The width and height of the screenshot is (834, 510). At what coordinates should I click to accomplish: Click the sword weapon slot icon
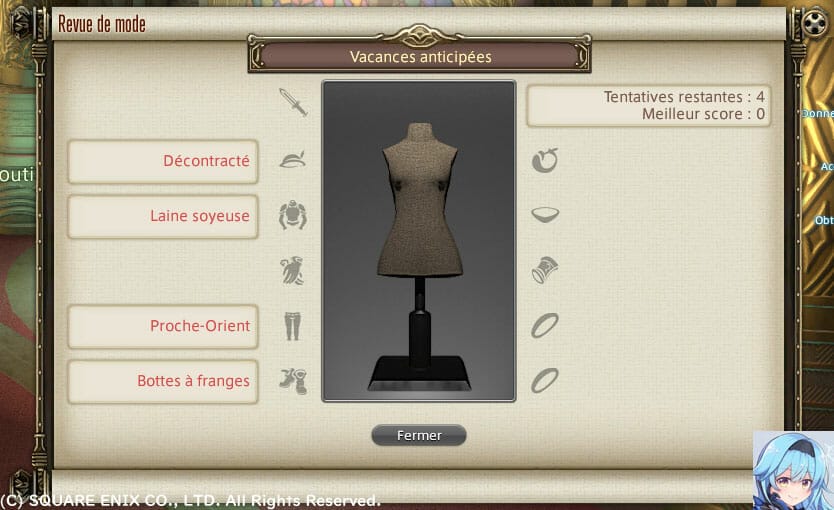click(293, 102)
